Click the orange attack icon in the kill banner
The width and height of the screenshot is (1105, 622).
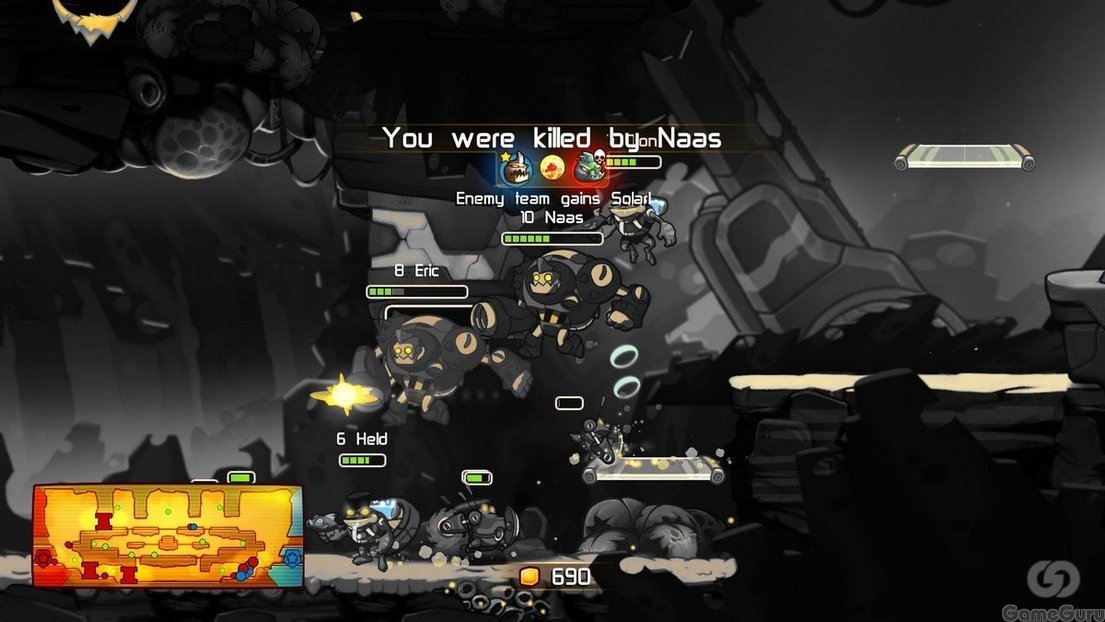pos(551,166)
